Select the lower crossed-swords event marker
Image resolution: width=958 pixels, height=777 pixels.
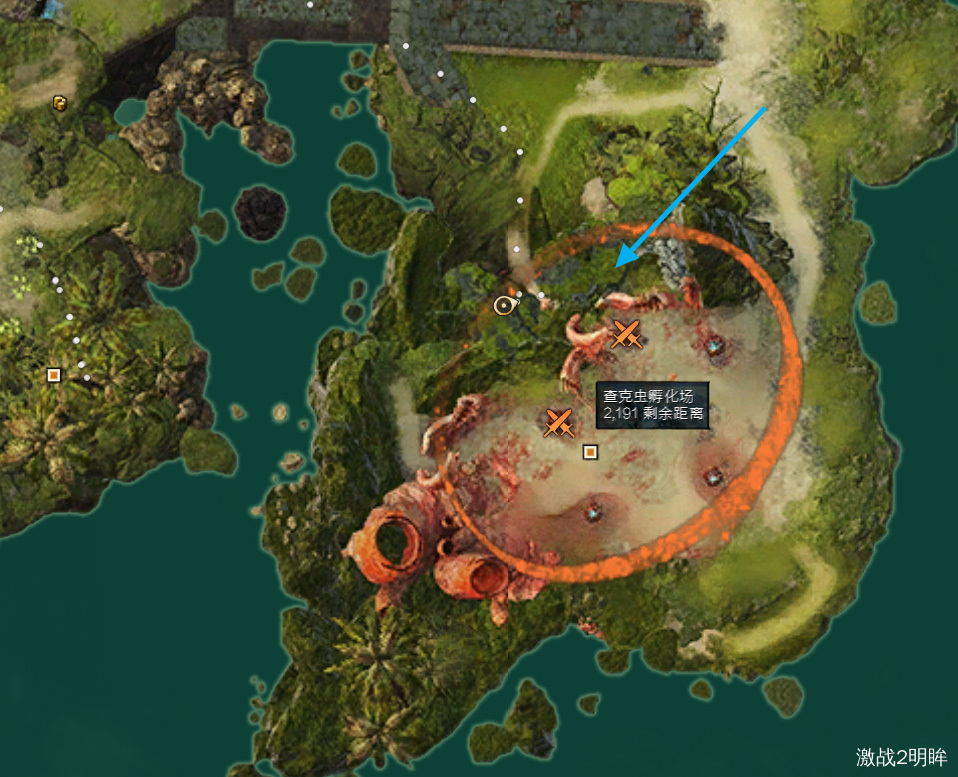[x=559, y=422]
